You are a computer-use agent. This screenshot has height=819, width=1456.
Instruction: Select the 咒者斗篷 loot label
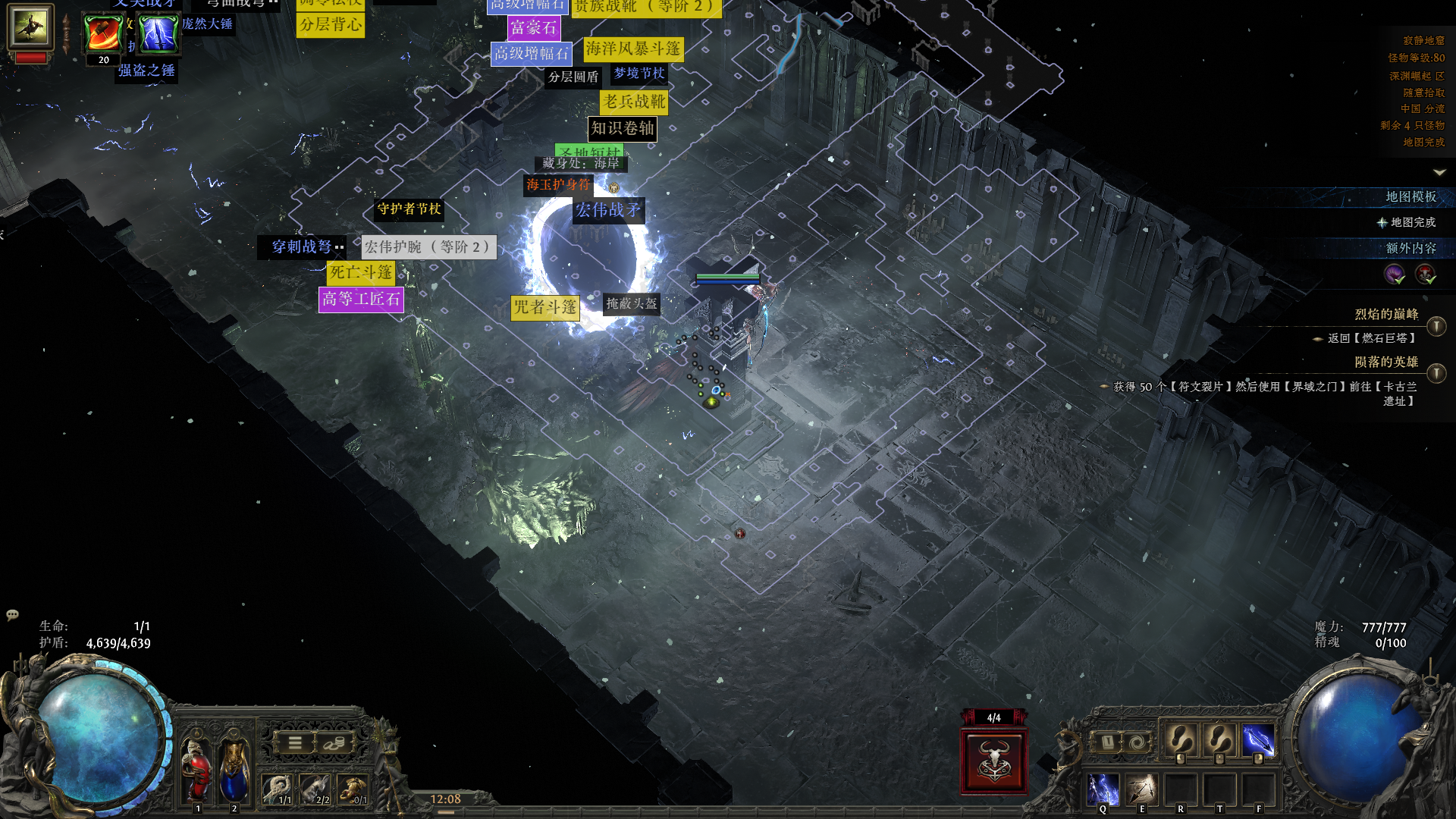point(545,307)
